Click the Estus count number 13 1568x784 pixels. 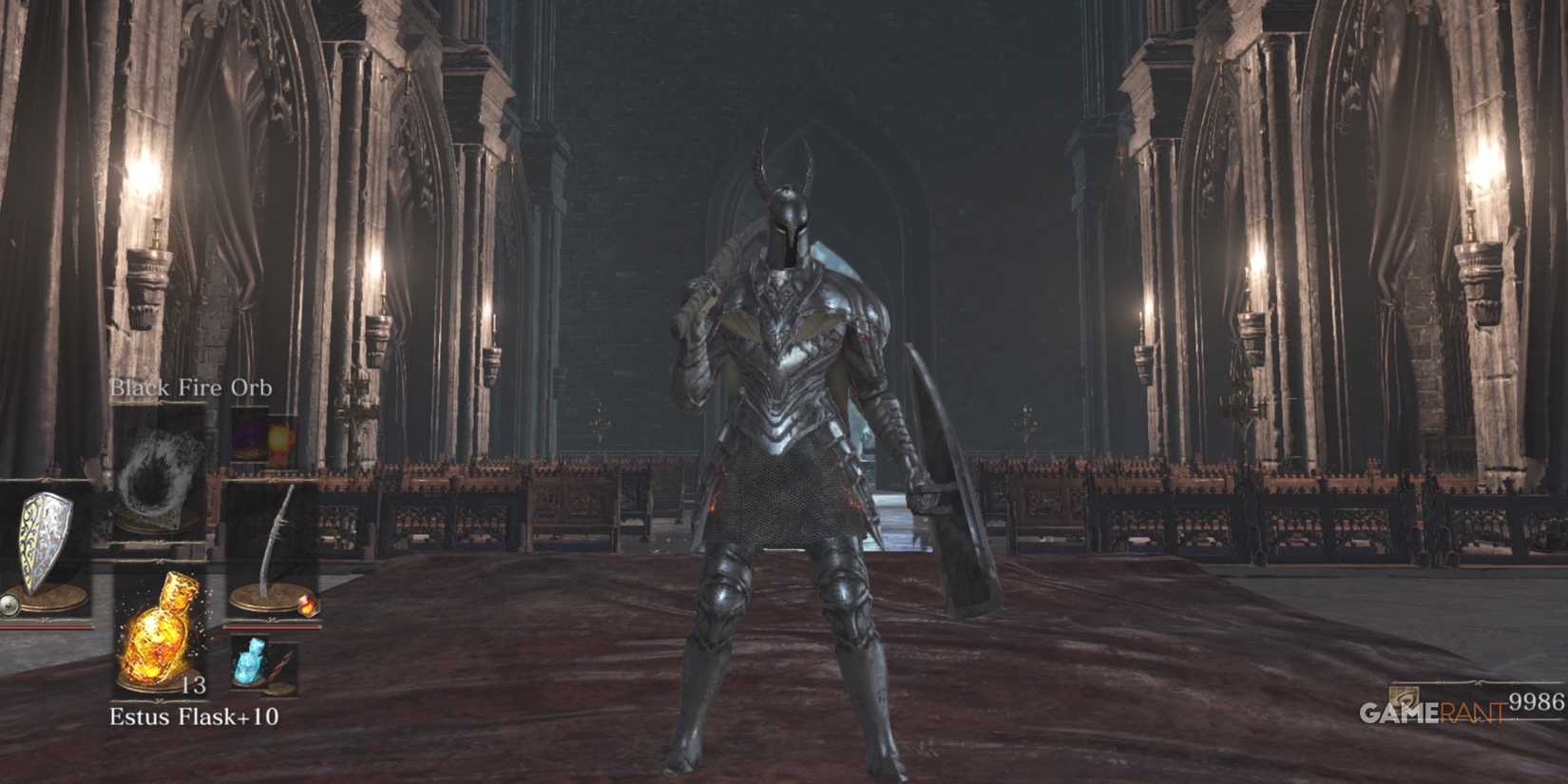[x=196, y=686]
